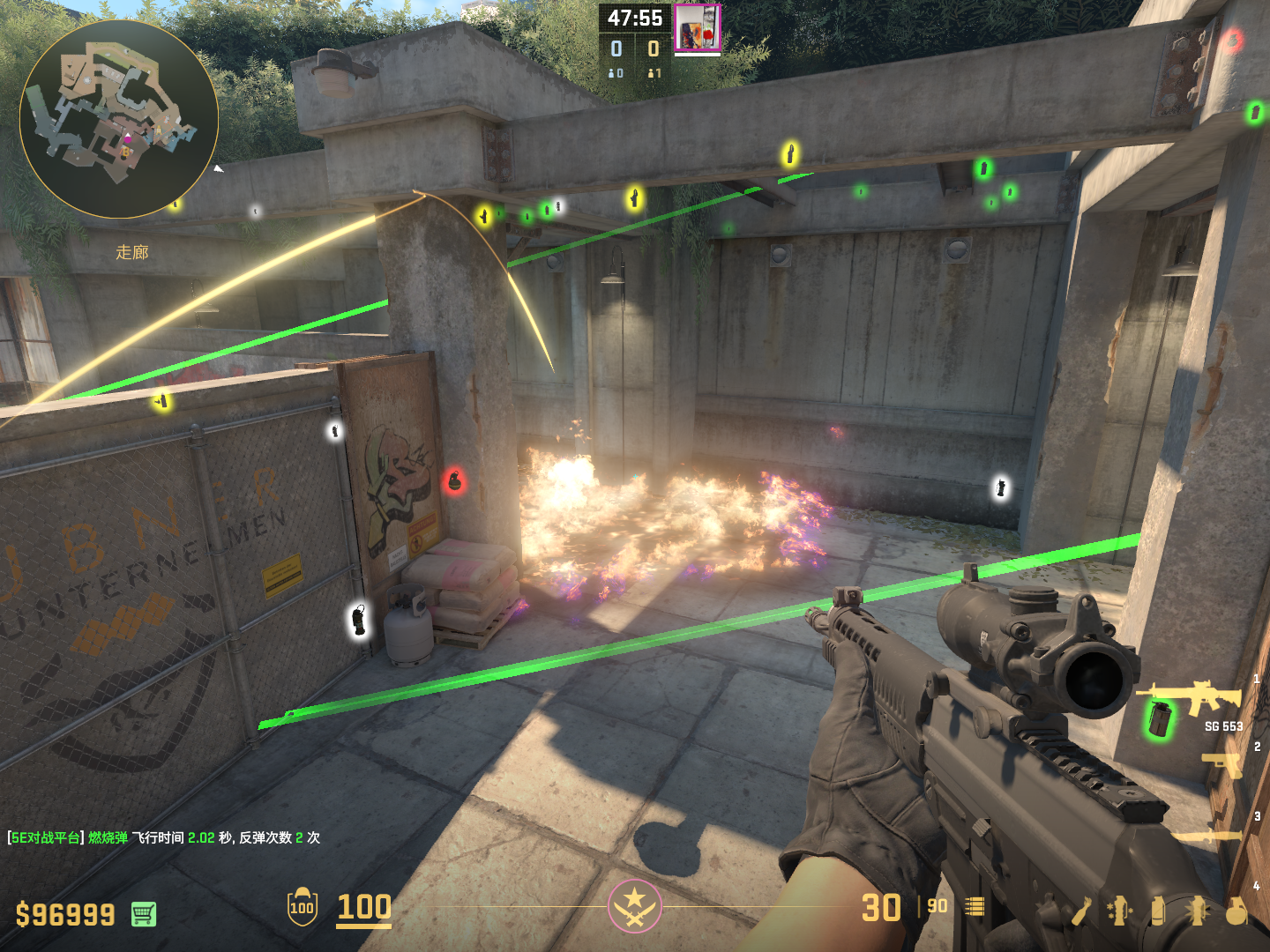Click the player avatar by the scoreboard
Viewport: 1270px width, 952px height.
pyautogui.click(x=697, y=28)
